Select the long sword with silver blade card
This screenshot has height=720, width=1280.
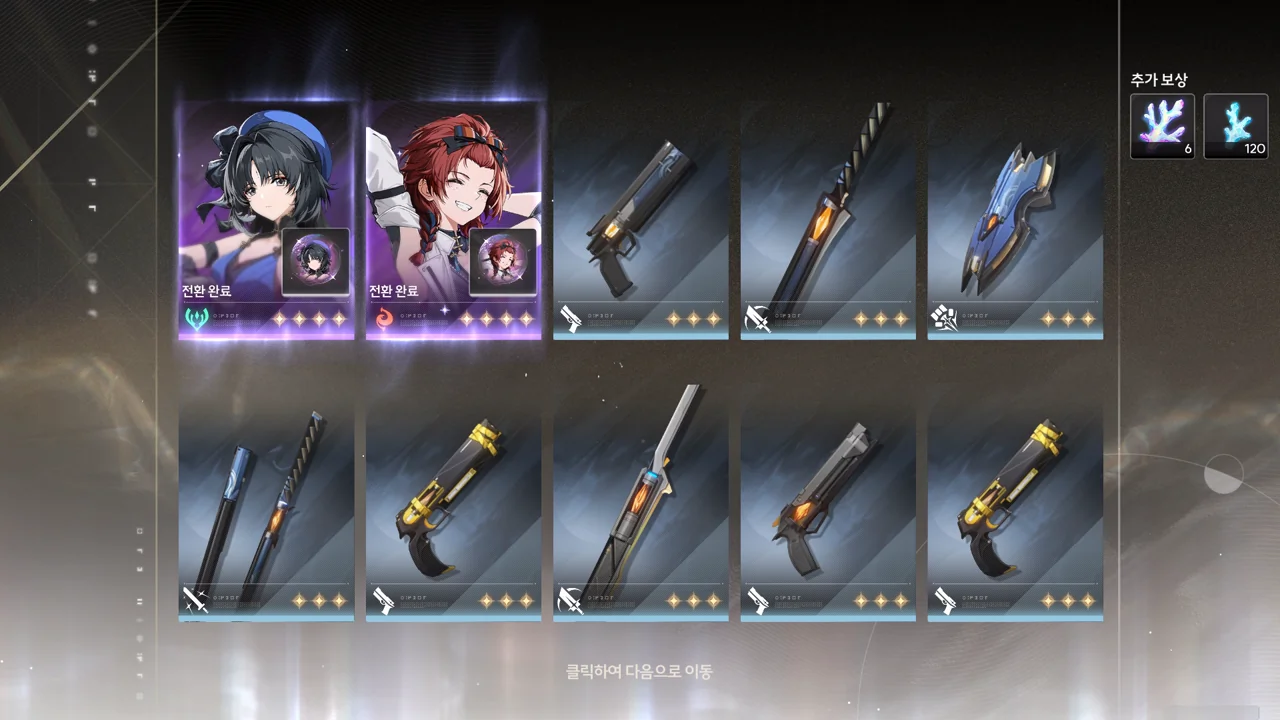[640, 510]
